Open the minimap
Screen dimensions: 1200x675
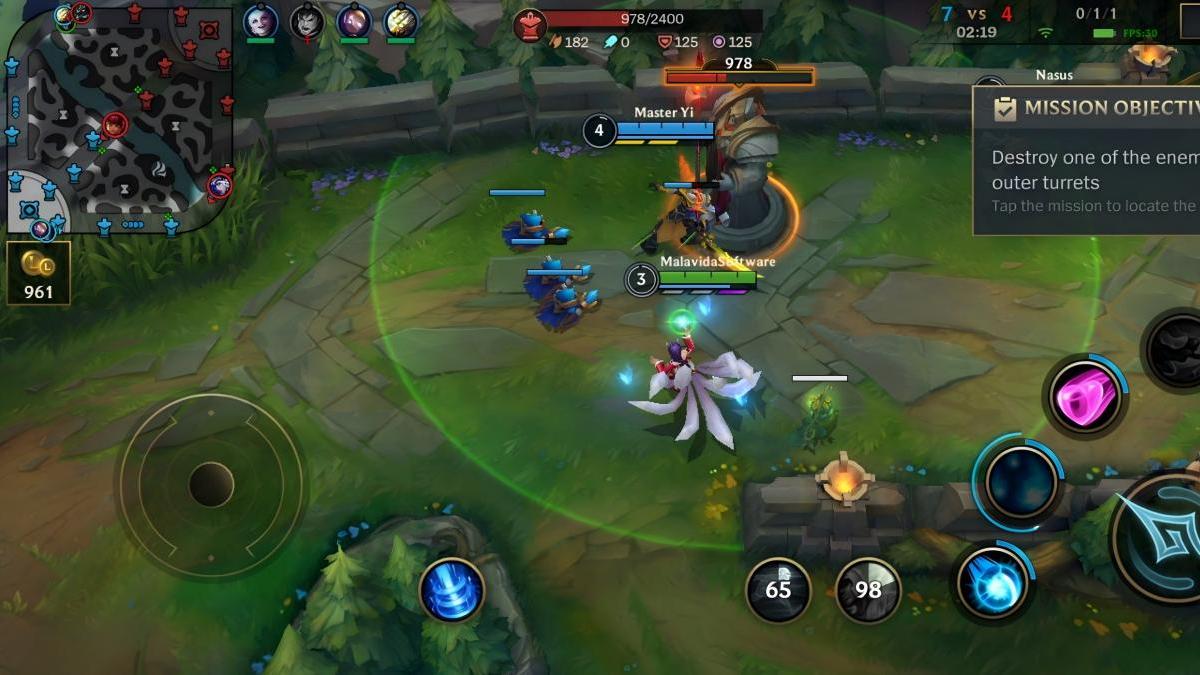coord(120,118)
